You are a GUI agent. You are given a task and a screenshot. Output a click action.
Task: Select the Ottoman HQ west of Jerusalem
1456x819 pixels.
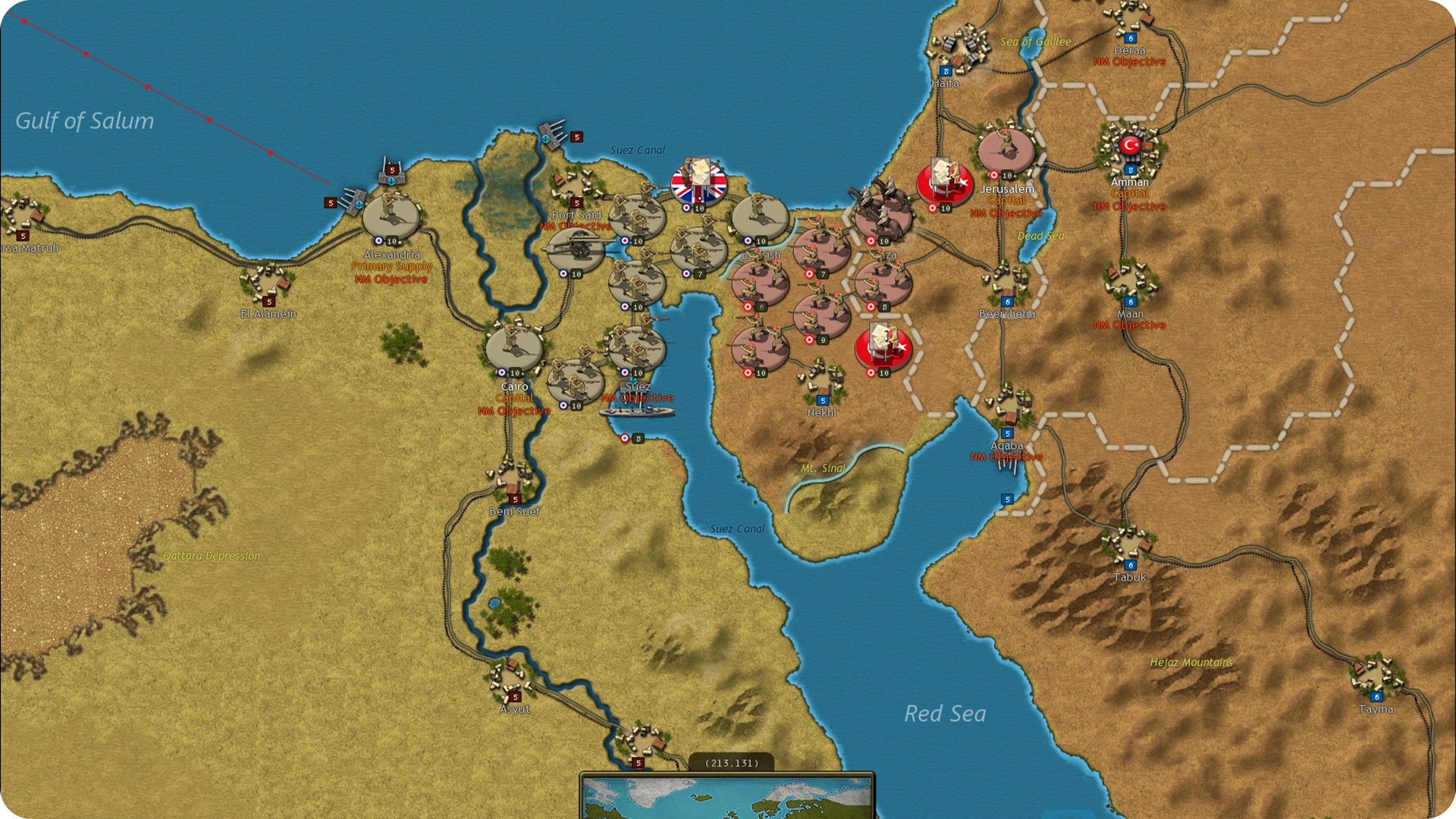[x=944, y=184]
